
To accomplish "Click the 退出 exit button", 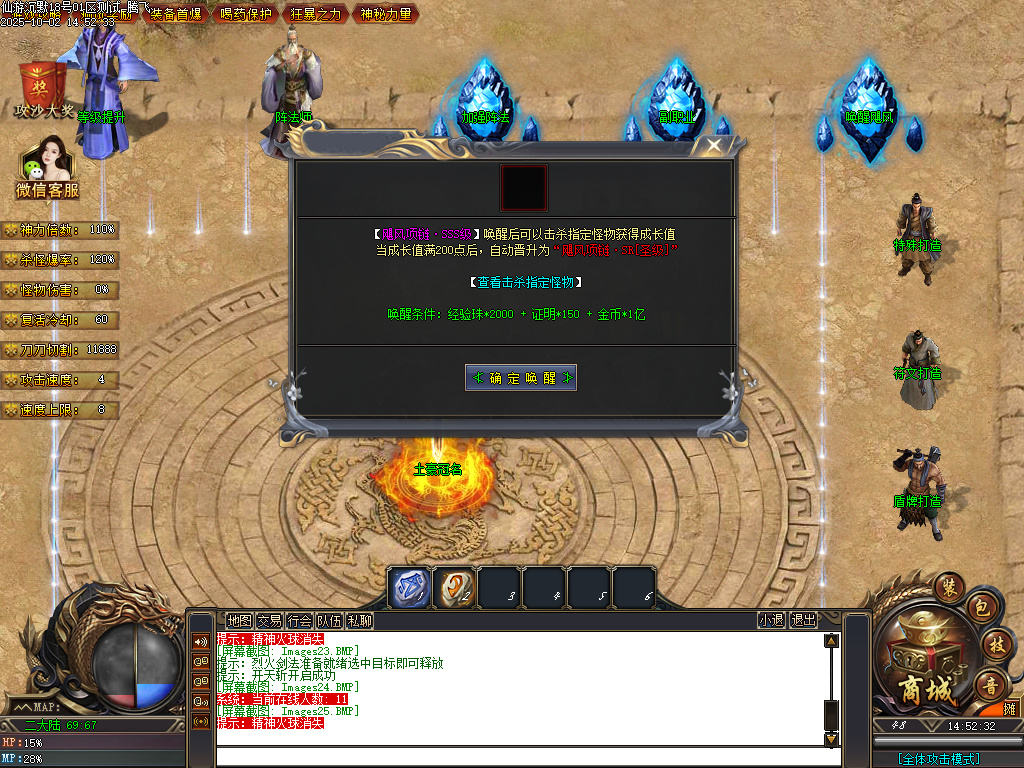I will point(803,620).
